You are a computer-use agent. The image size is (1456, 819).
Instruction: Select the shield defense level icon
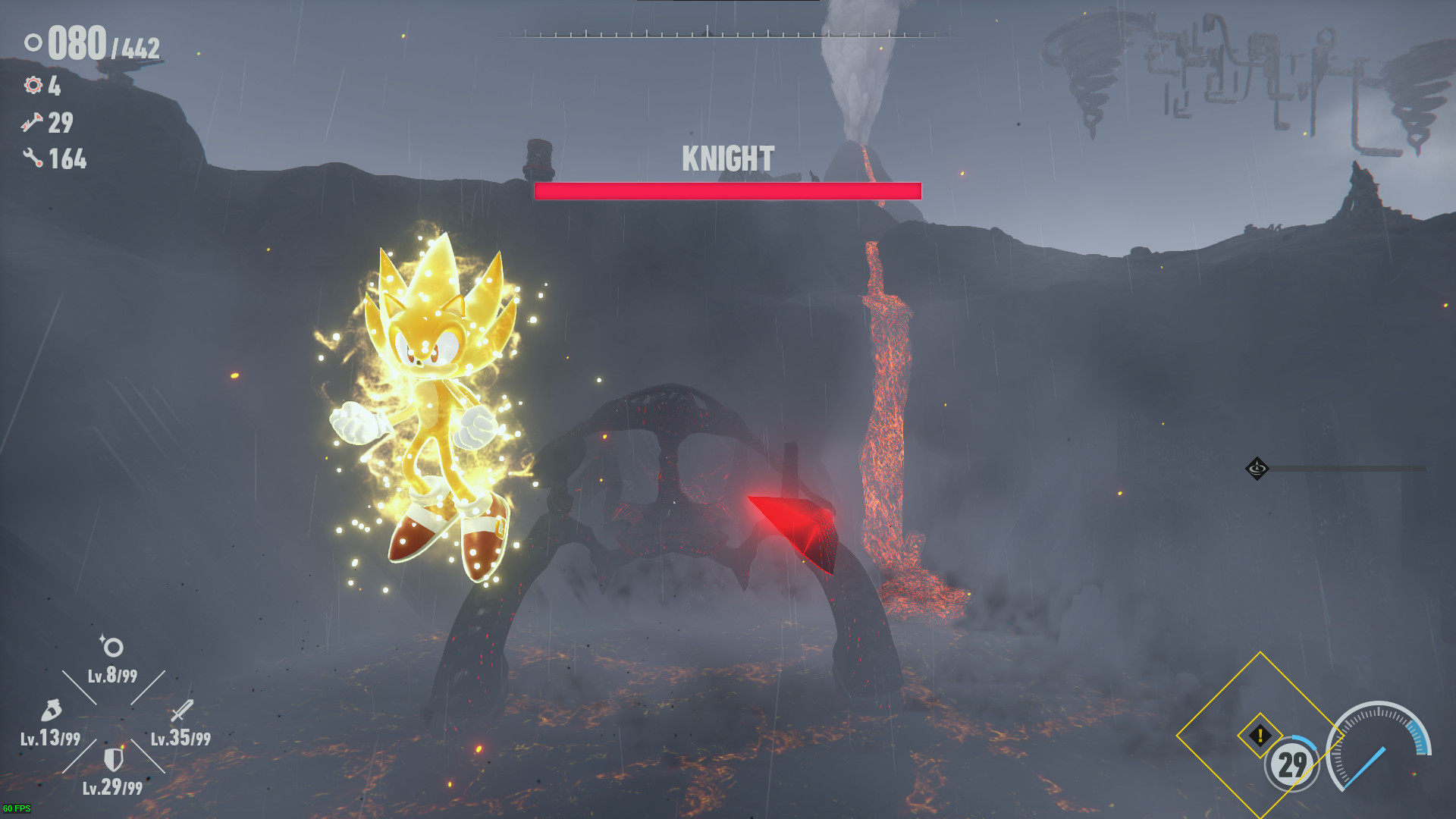point(113,759)
